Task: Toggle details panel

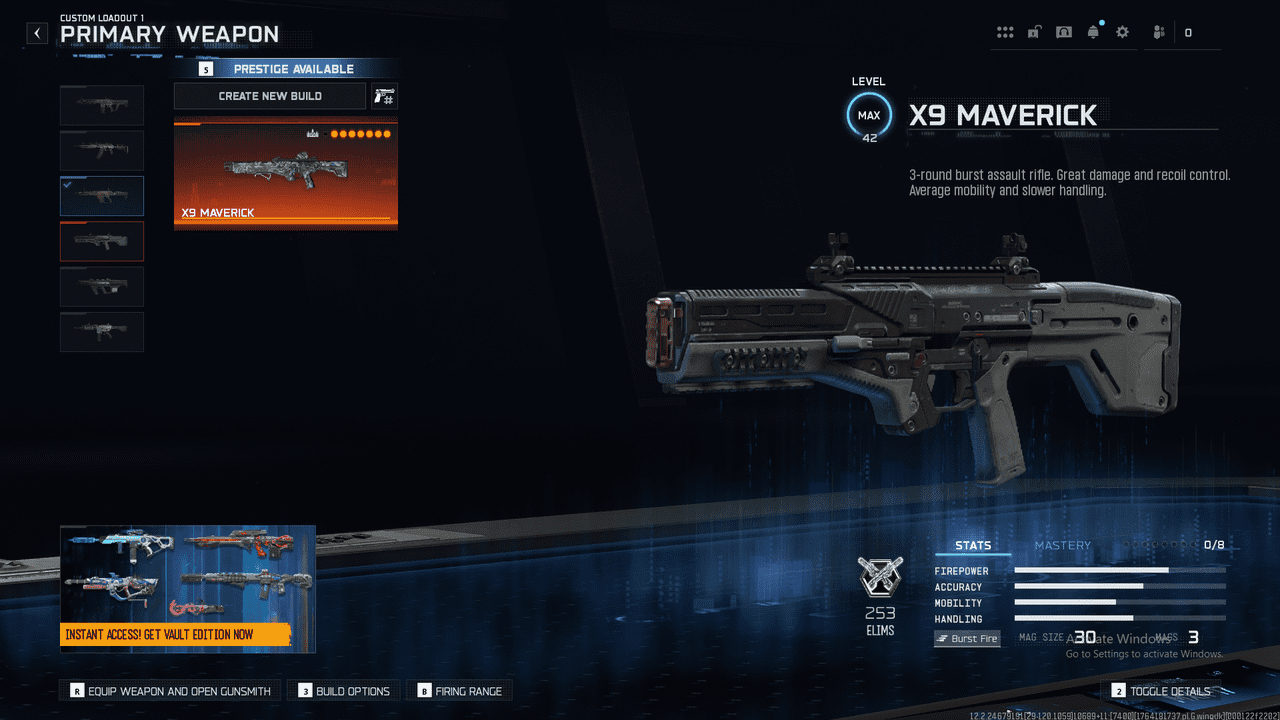Action: (1160, 691)
